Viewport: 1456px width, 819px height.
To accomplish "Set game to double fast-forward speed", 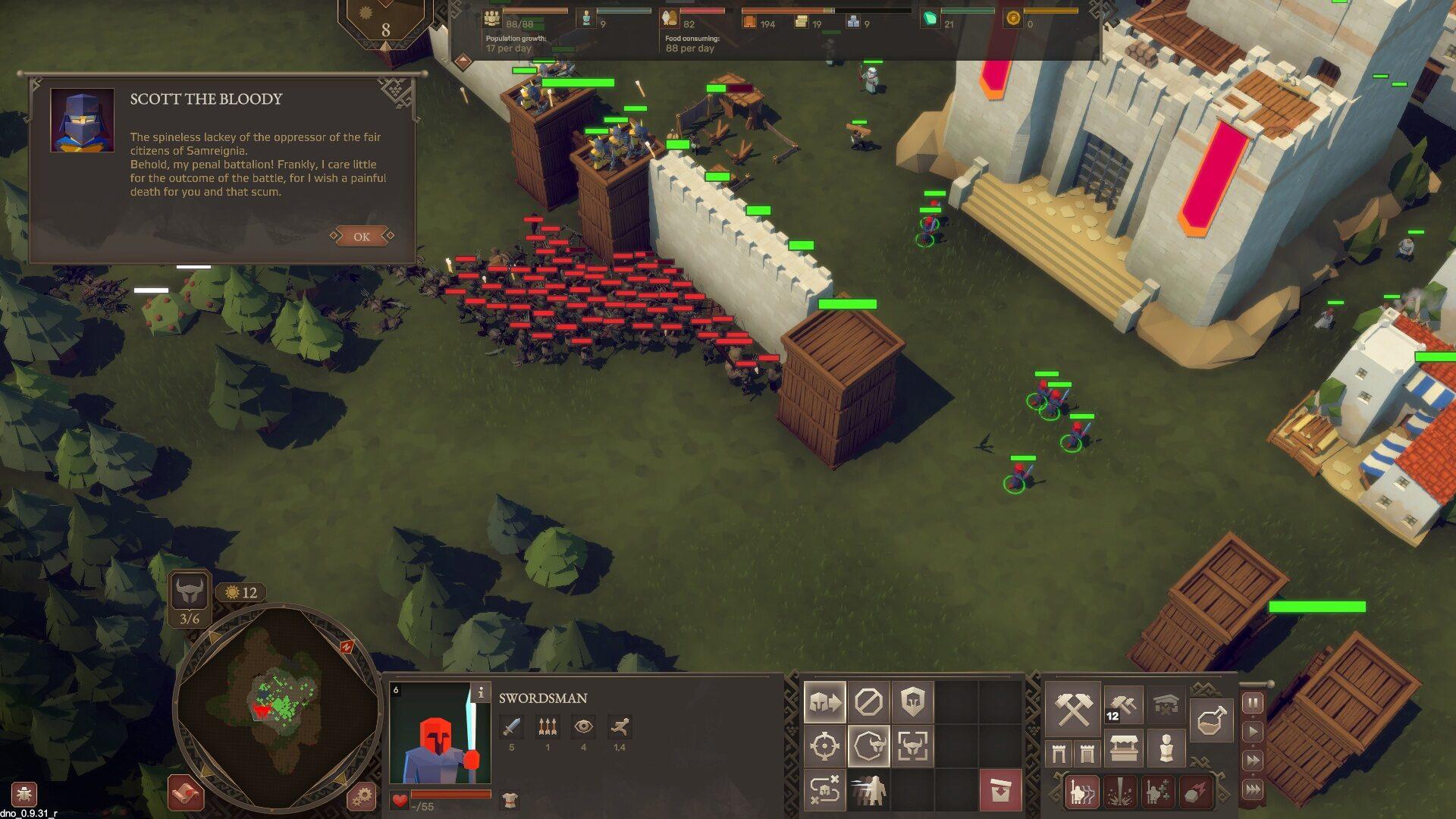I will pyautogui.click(x=1253, y=761).
